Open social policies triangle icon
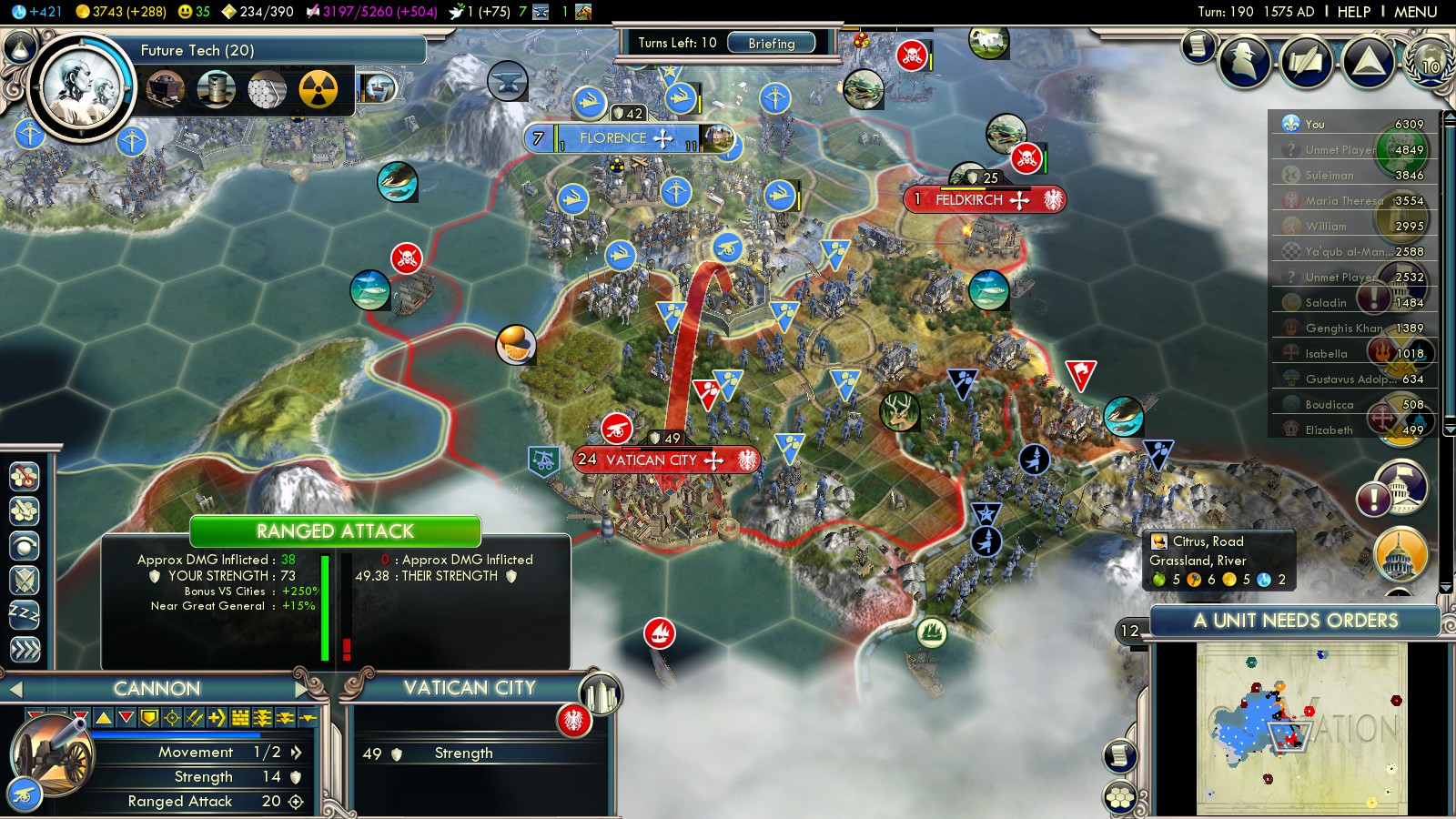 click(x=1368, y=61)
